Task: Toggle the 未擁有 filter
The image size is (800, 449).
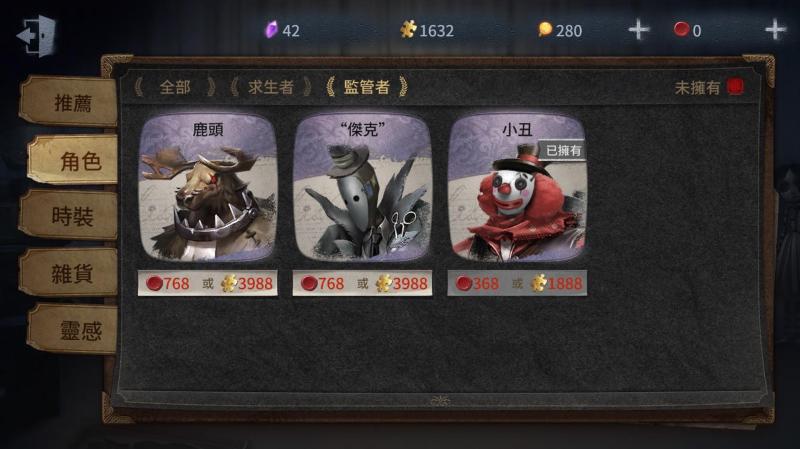Action: point(735,87)
